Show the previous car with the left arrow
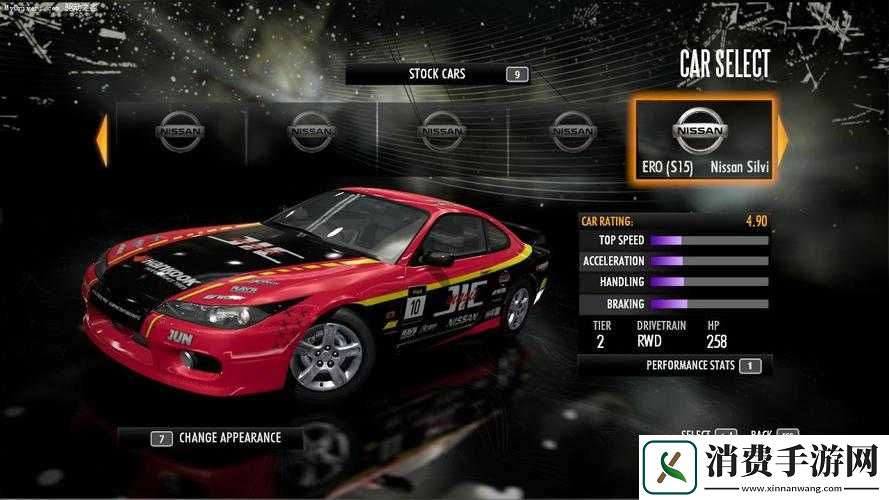889x500 pixels. pos(101,140)
